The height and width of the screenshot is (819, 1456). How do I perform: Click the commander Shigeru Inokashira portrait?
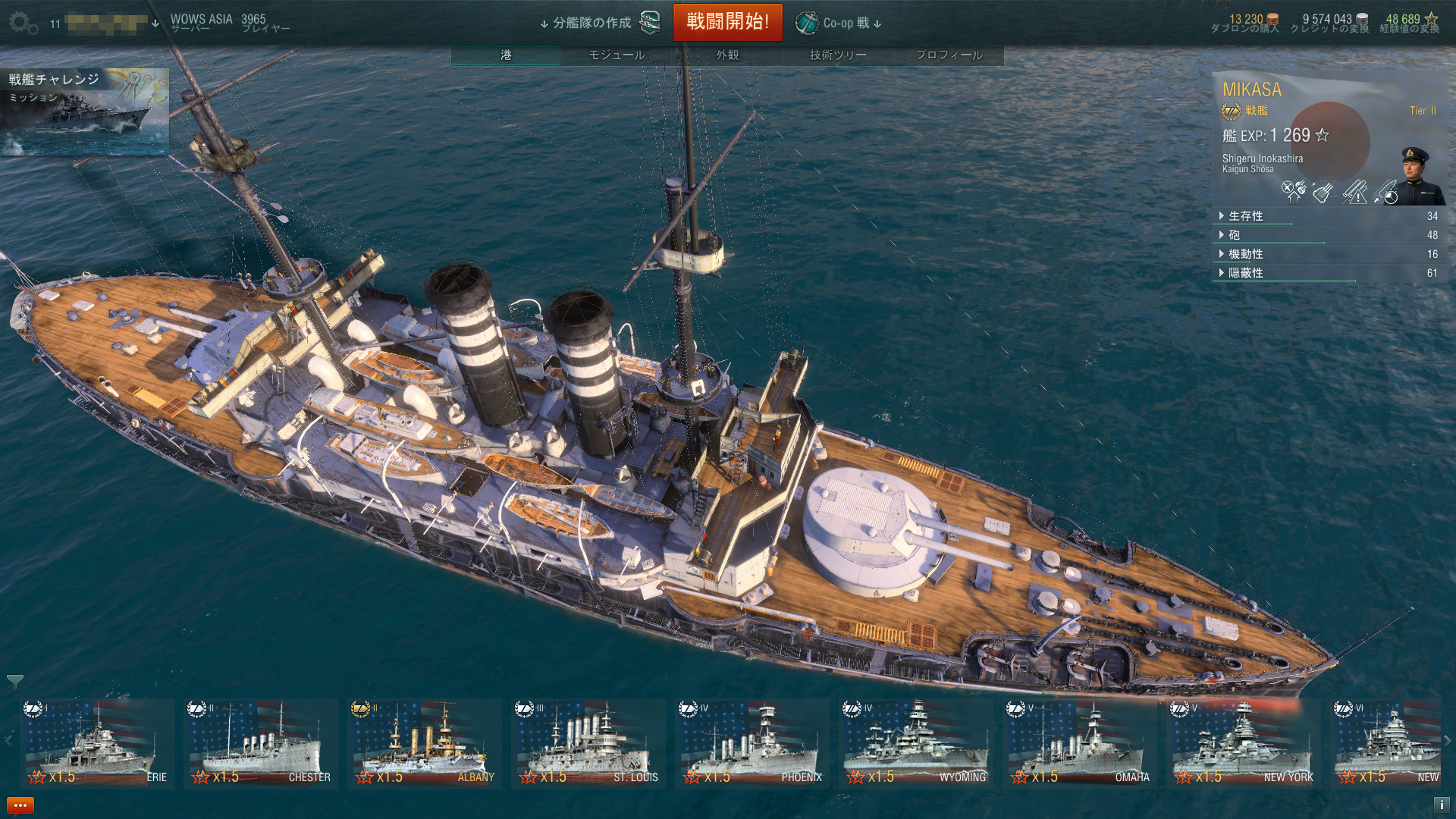pyautogui.click(x=1417, y=177)
